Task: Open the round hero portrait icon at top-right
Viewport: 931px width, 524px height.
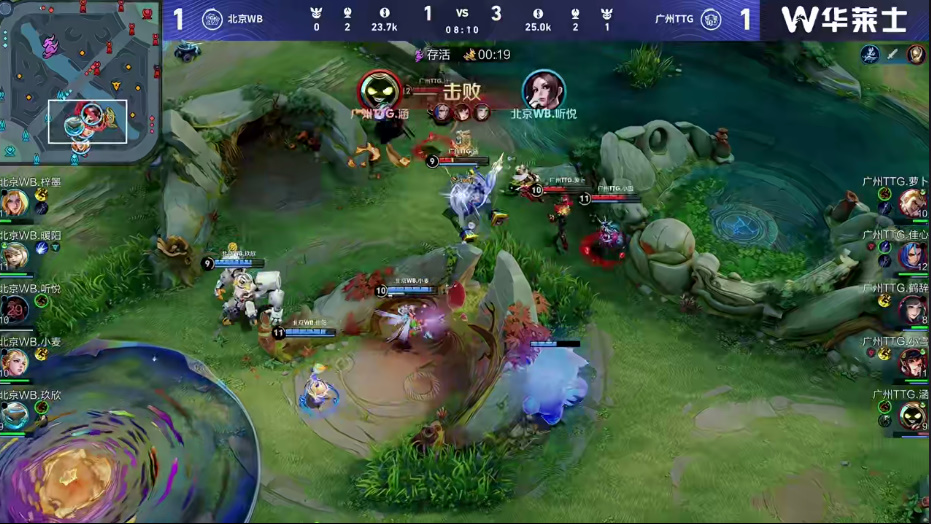Action: pos(915,54)
